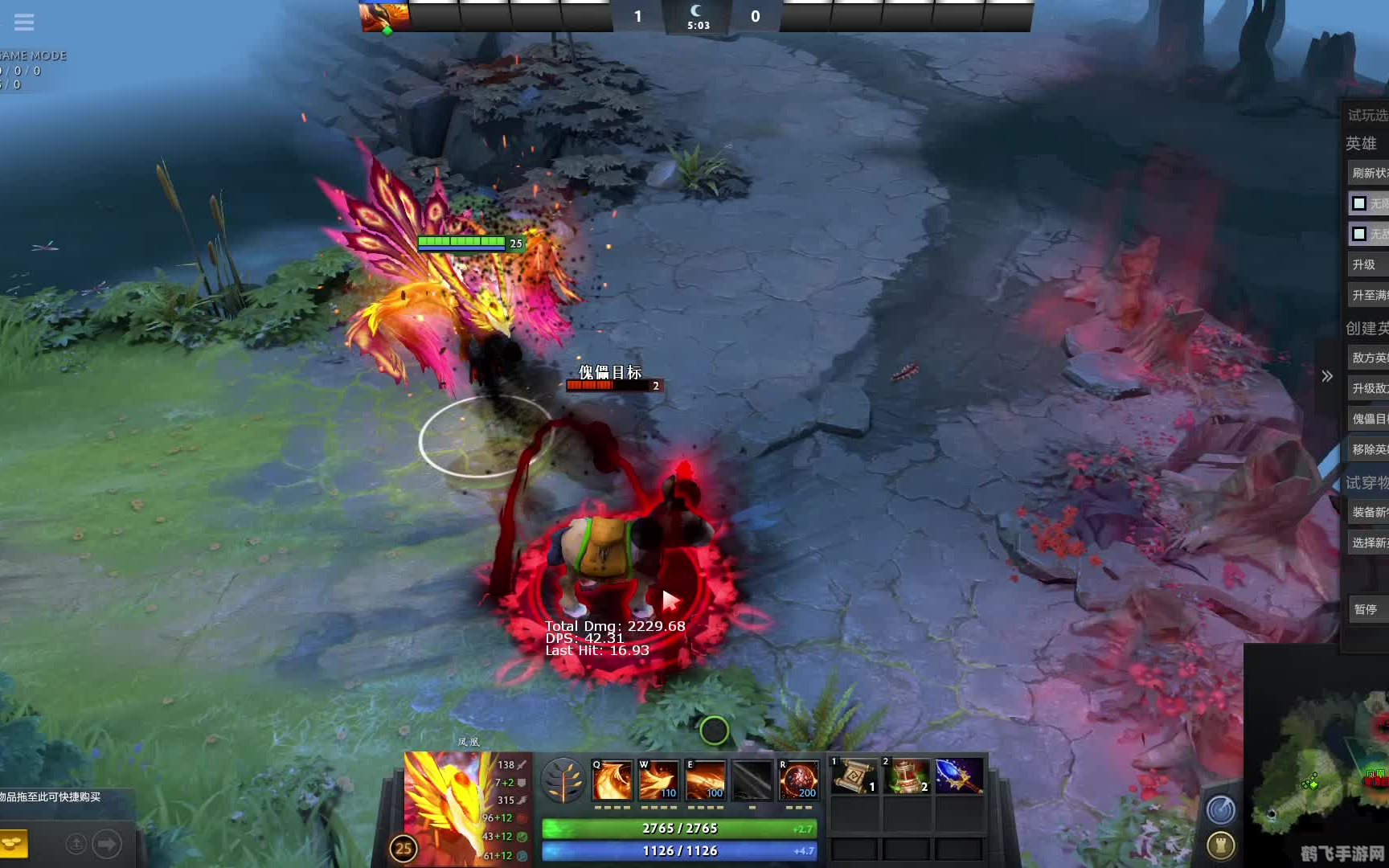1389x868 pixels.
Task: Open the shop via the gold coins icon
Action: pyautogui.click(x=13, y=845)
